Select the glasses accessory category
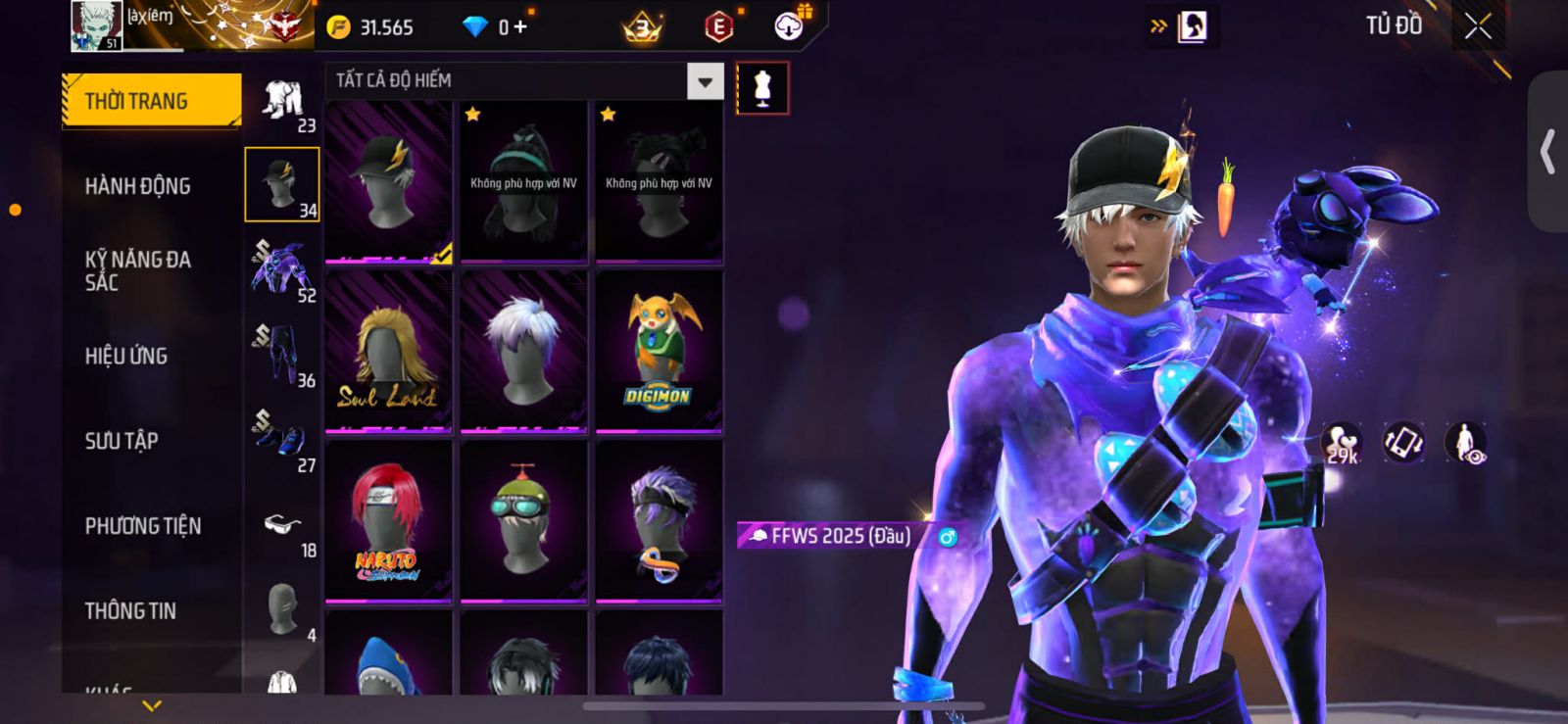This screenshot has height=724, width=1568. 282,529
